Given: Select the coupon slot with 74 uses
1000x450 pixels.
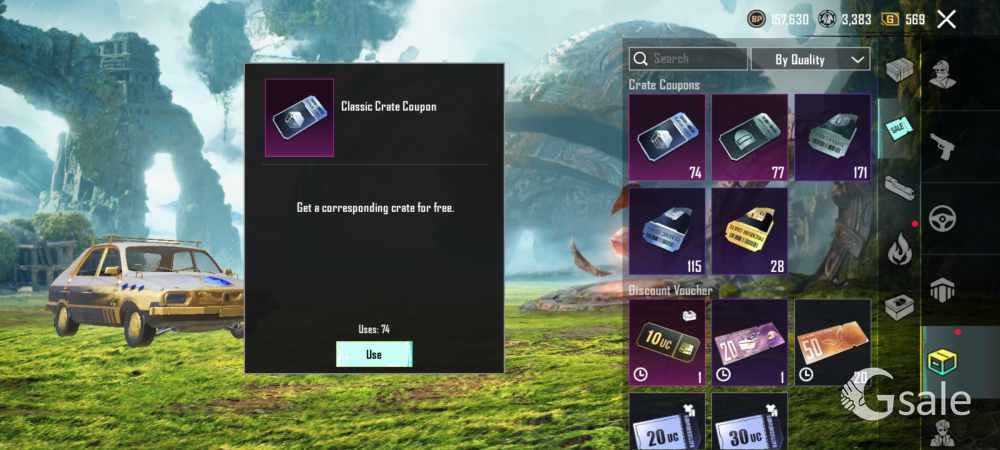Looking at the screenshot, I should (667, 137).
